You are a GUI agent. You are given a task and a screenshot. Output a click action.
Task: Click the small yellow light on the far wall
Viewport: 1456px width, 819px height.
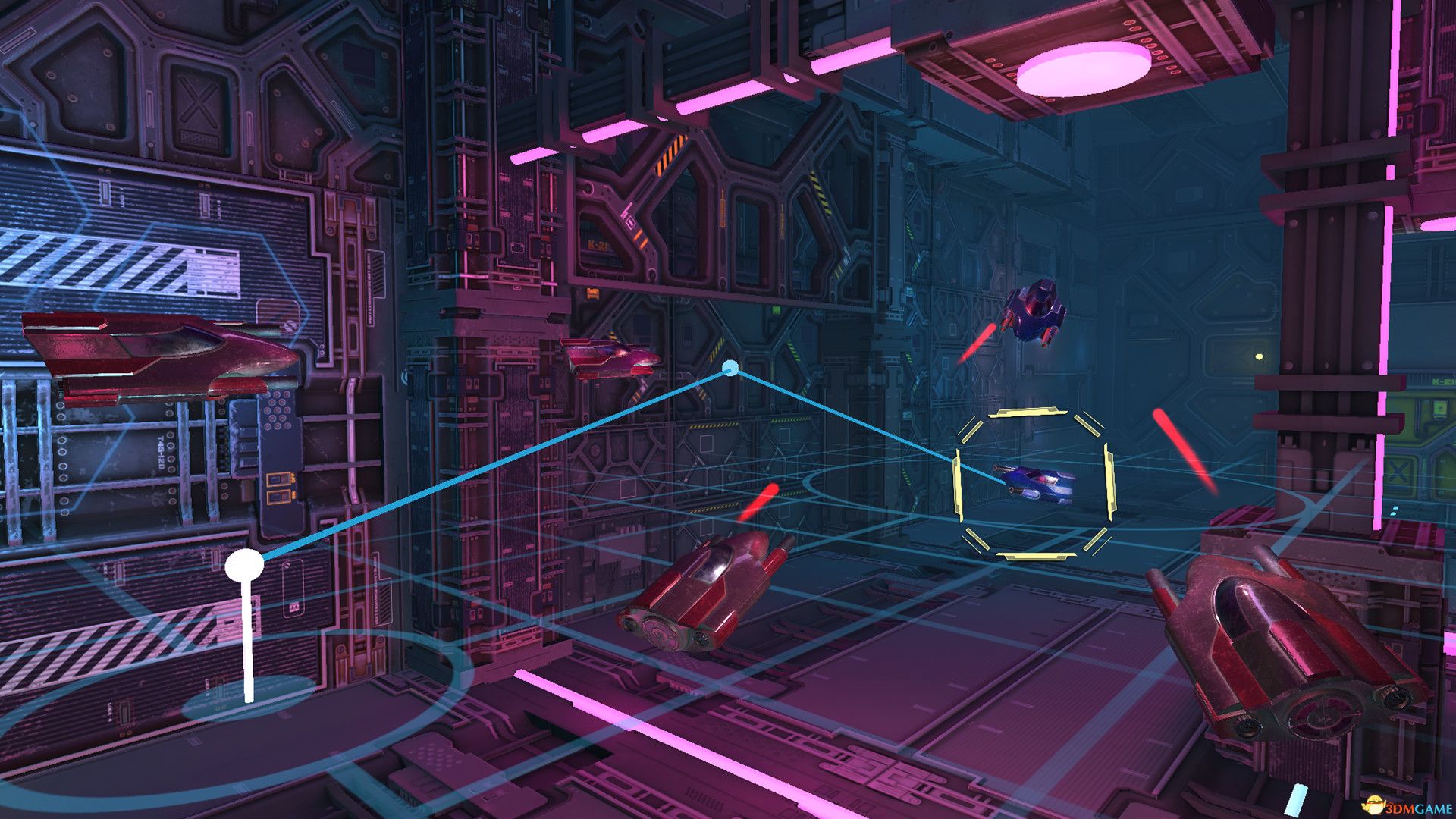point(1259,356)
